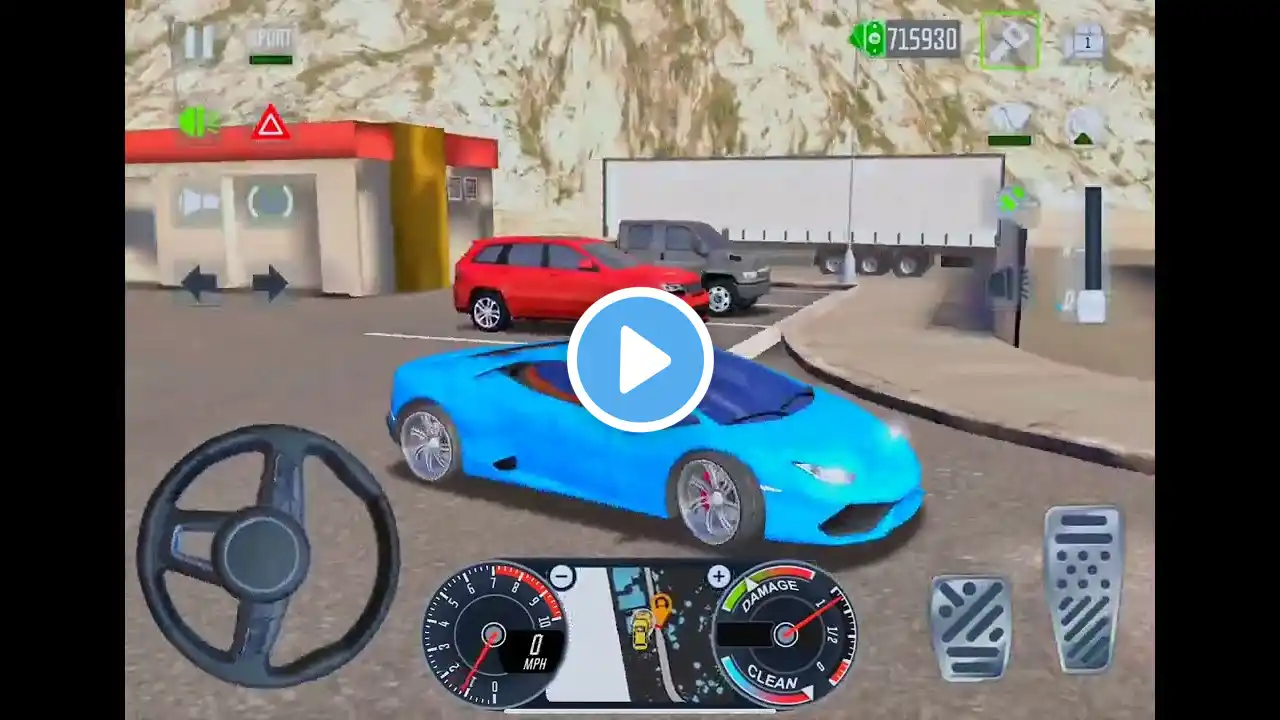Viewport: 1280px width, 720px height.
Task: Click the ignition key icon
Action: 1009,41
